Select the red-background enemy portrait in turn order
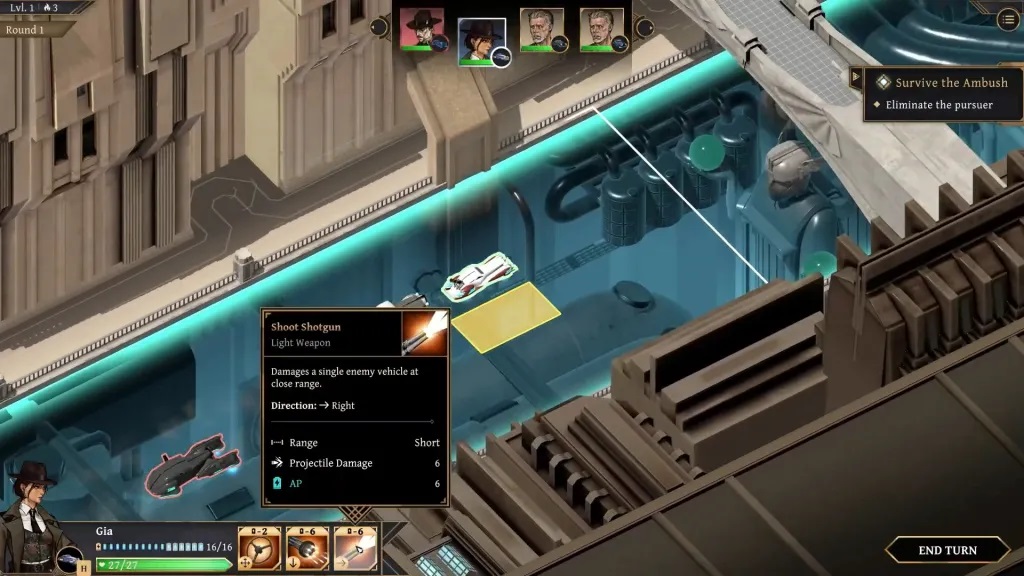This screenshot has width=1024, height=576. [x=421, y=31]
